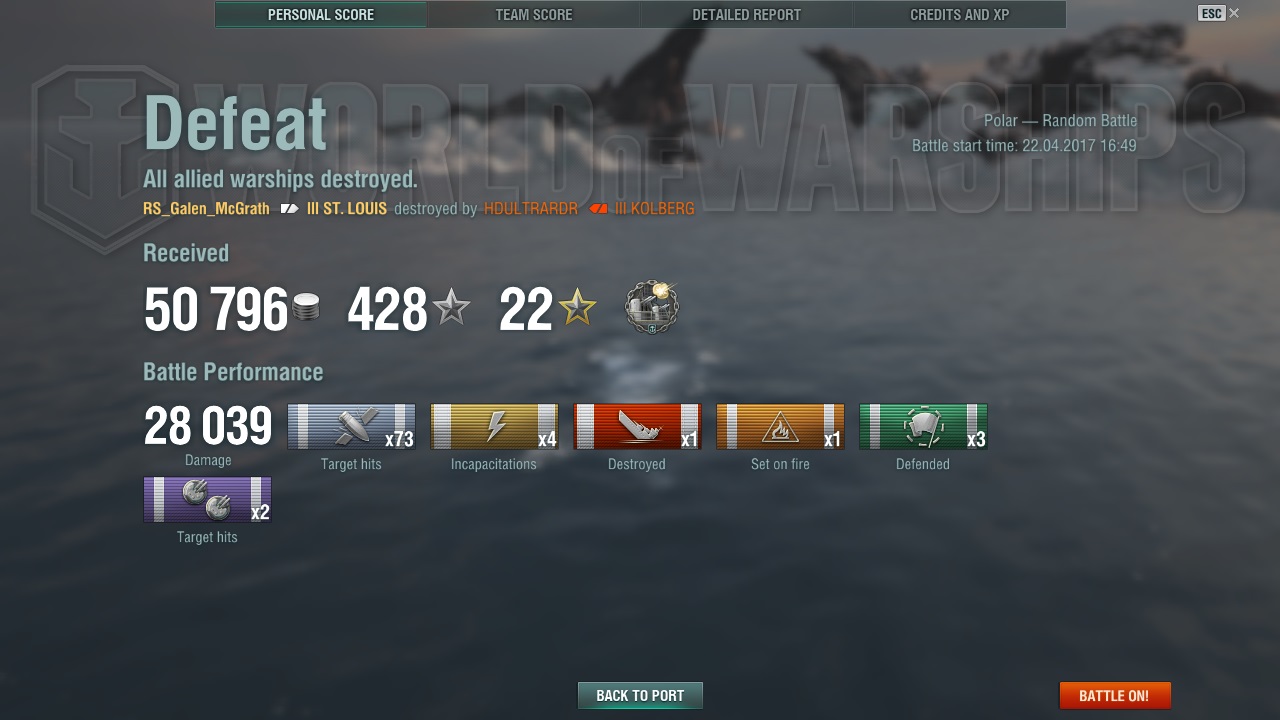The width and height of the screenshot is (1280, 720).
Task: Click the Back to Port button
Action: 640,695
